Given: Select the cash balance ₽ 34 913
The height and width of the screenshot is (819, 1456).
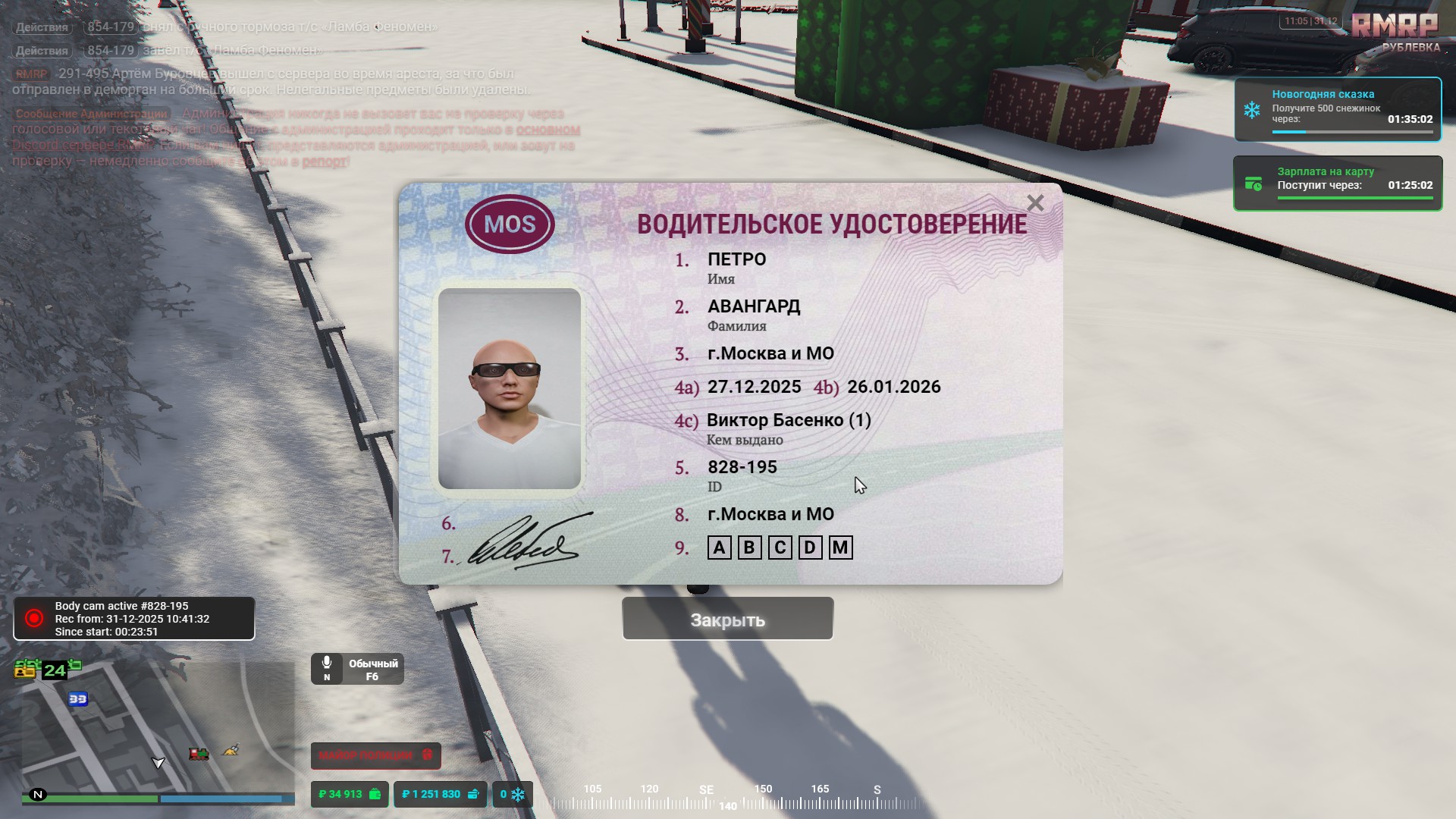Looking at the screenshot, I should [x=350, y=794].
